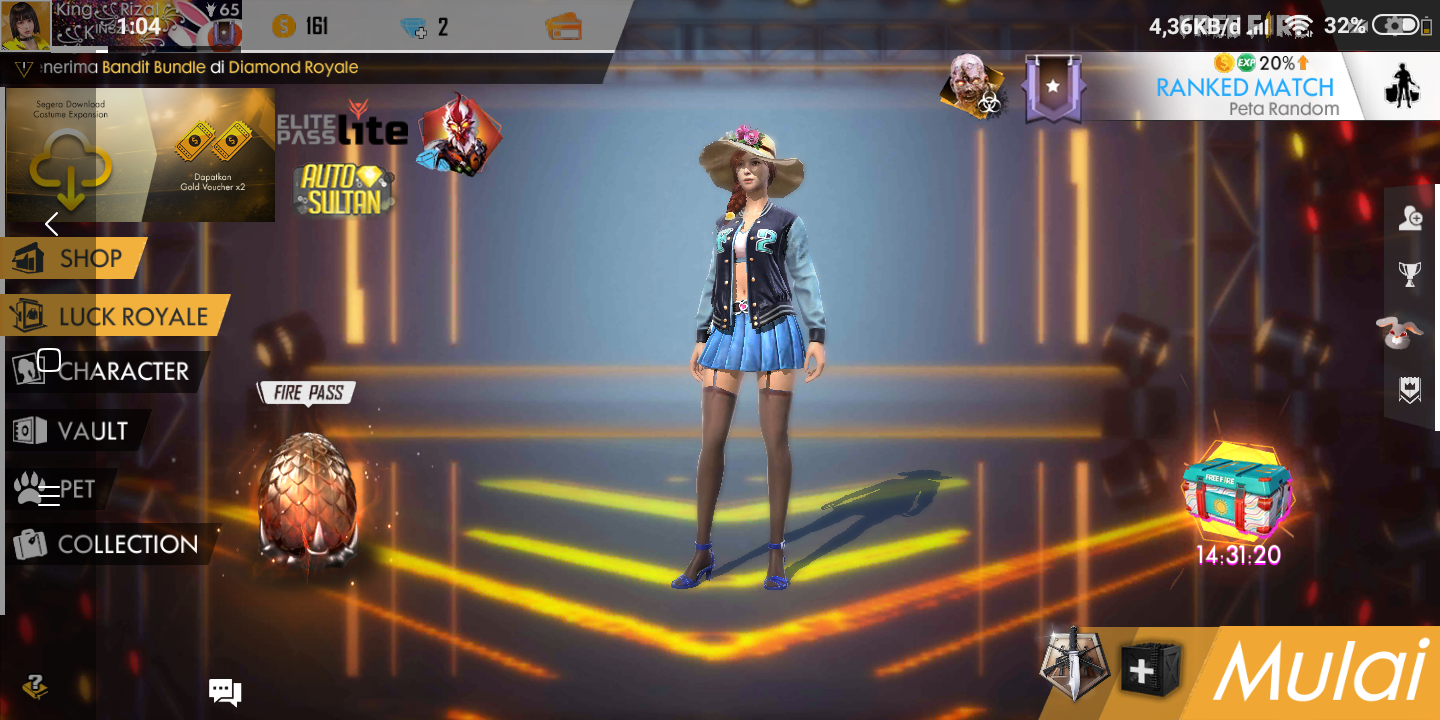
Task: Open the Elite Pass Lite banner
Action: pos(343,124)
